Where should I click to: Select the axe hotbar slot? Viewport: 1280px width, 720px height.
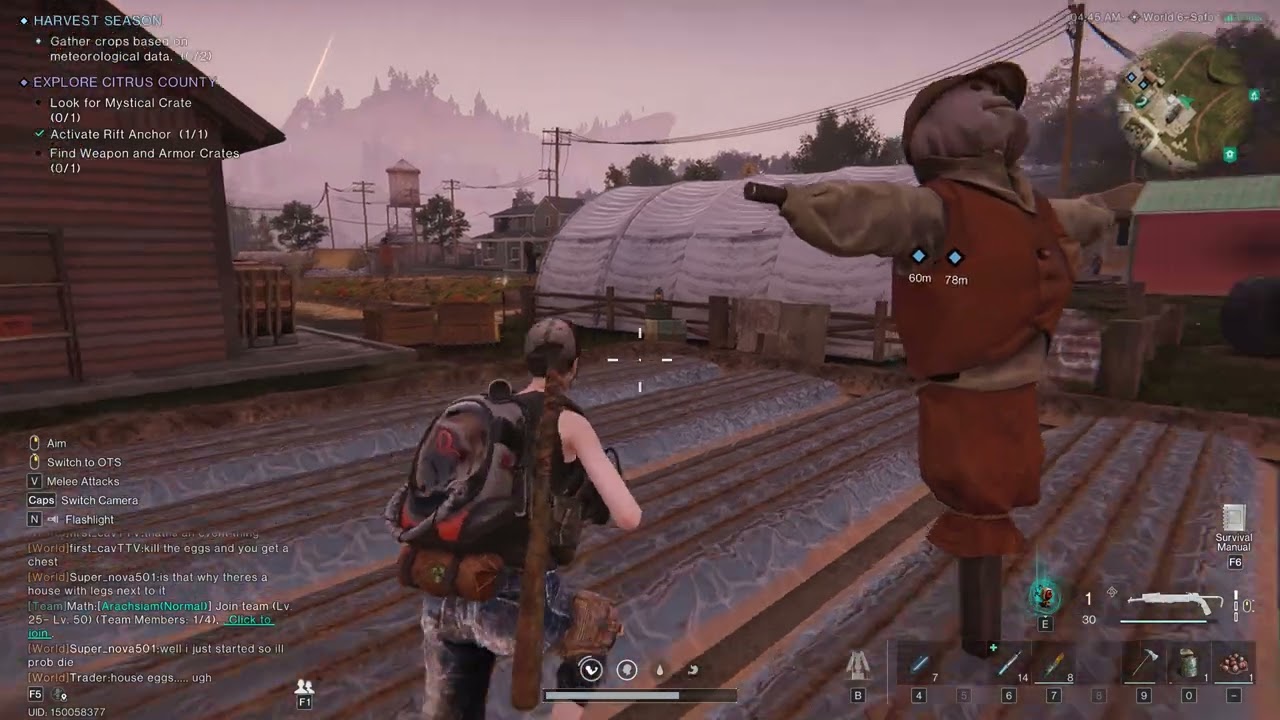click(x=1143, y=664)
